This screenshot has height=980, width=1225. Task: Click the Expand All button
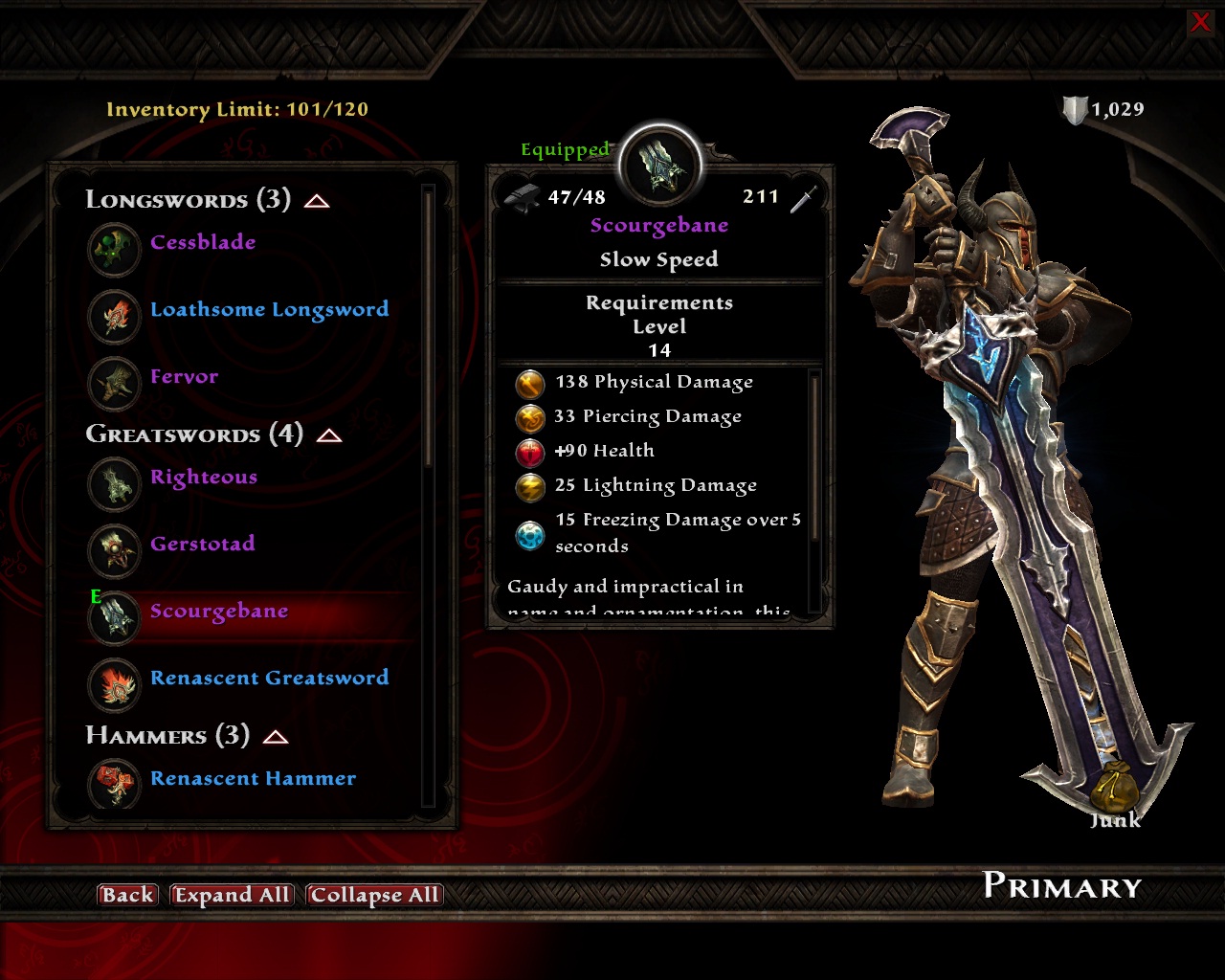pyautogui.click(x=232, y=895)
